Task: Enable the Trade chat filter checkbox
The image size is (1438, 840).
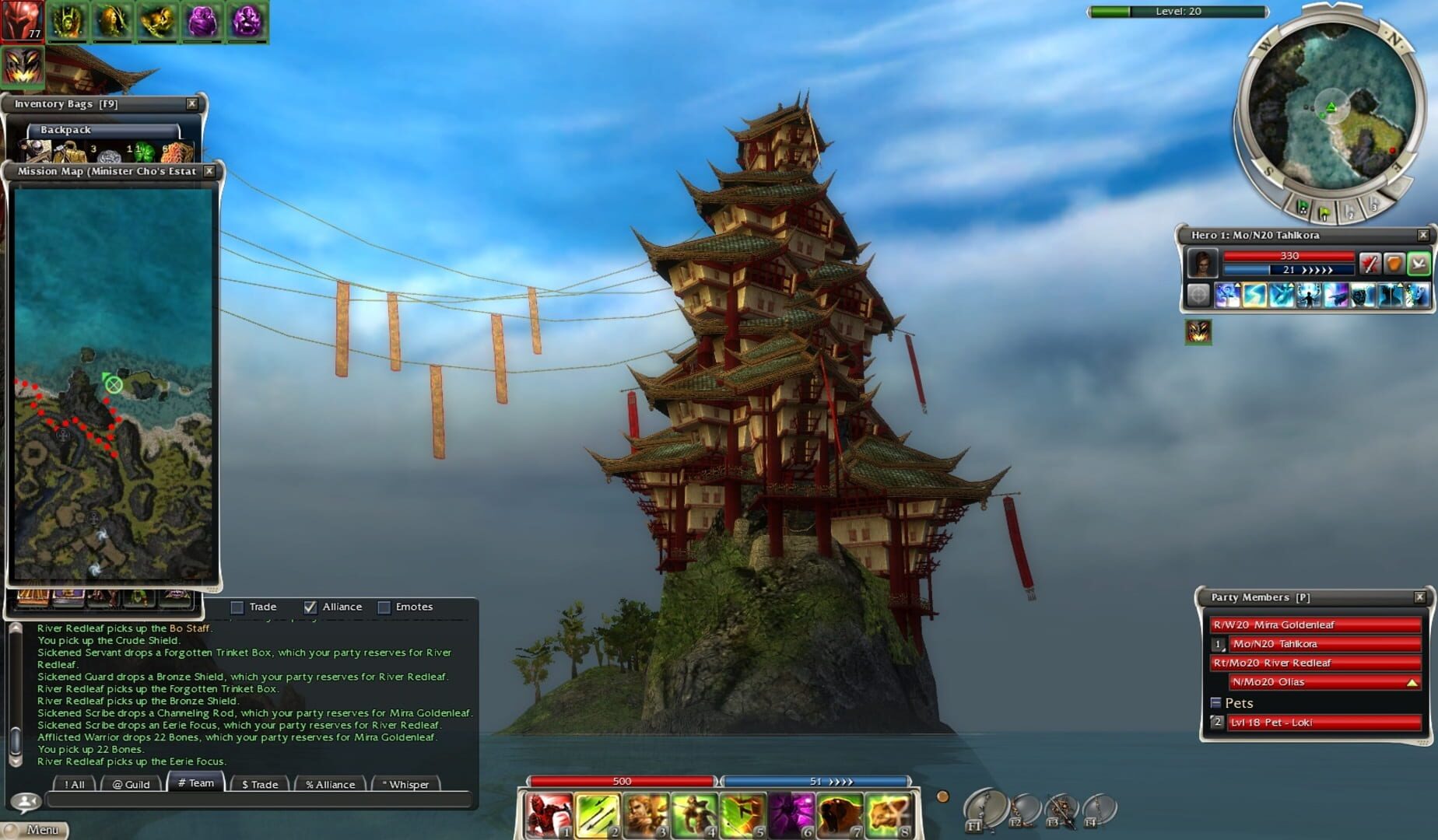Action: pos(237,607)
